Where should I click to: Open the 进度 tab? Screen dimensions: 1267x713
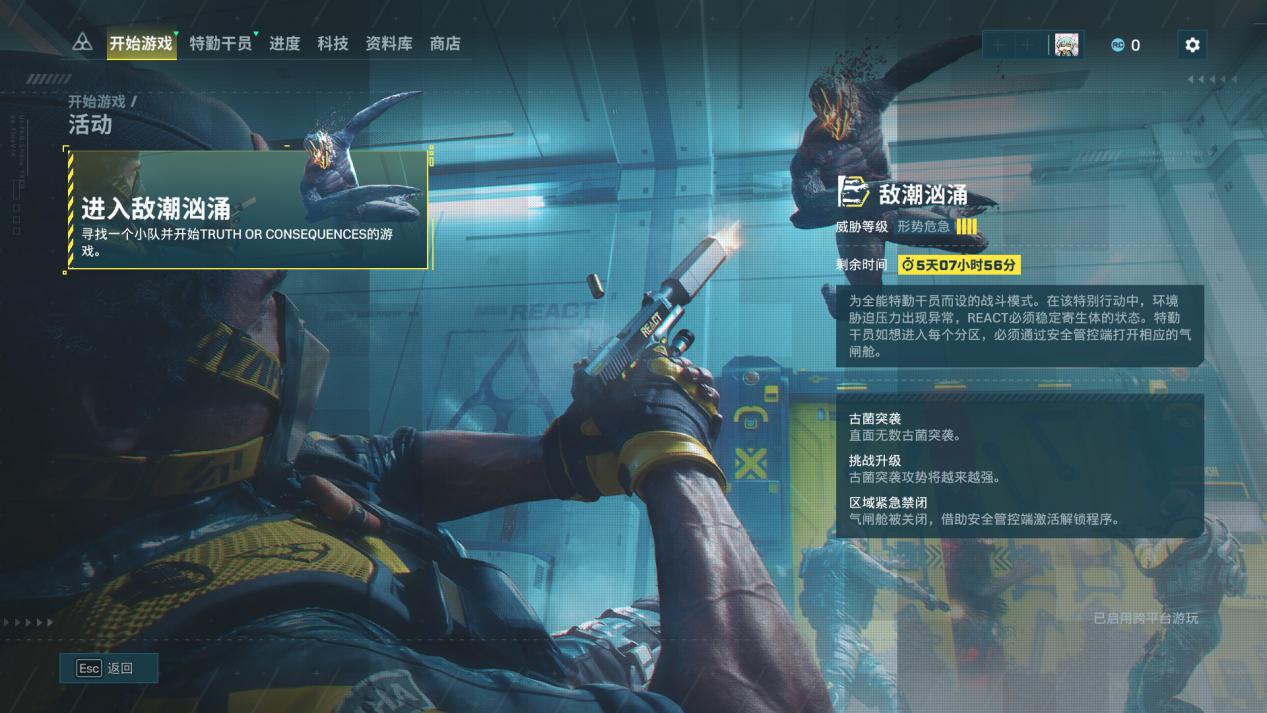pos(284,44)
